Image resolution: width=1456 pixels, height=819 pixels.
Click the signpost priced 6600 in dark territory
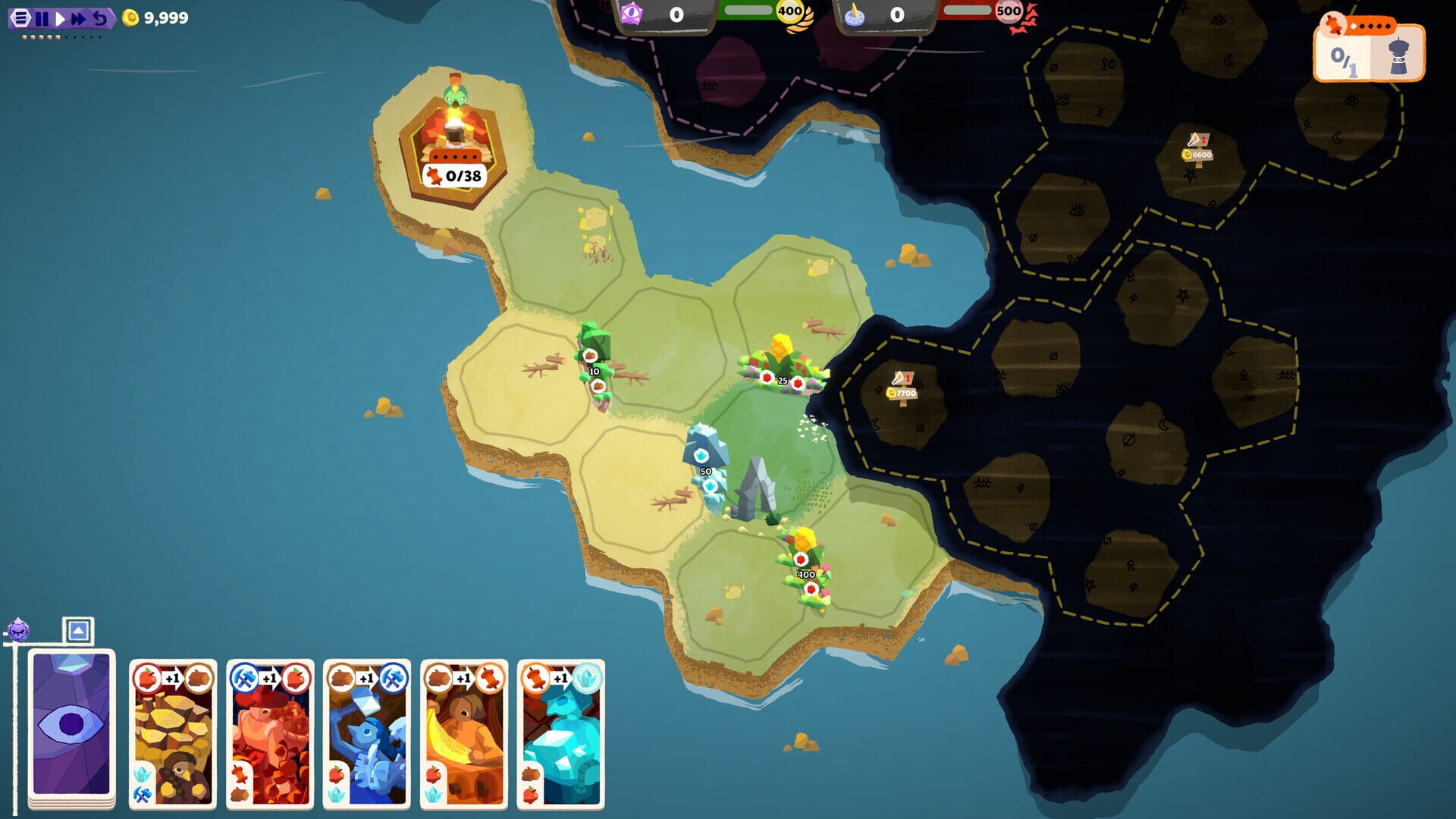(1197, 149)
